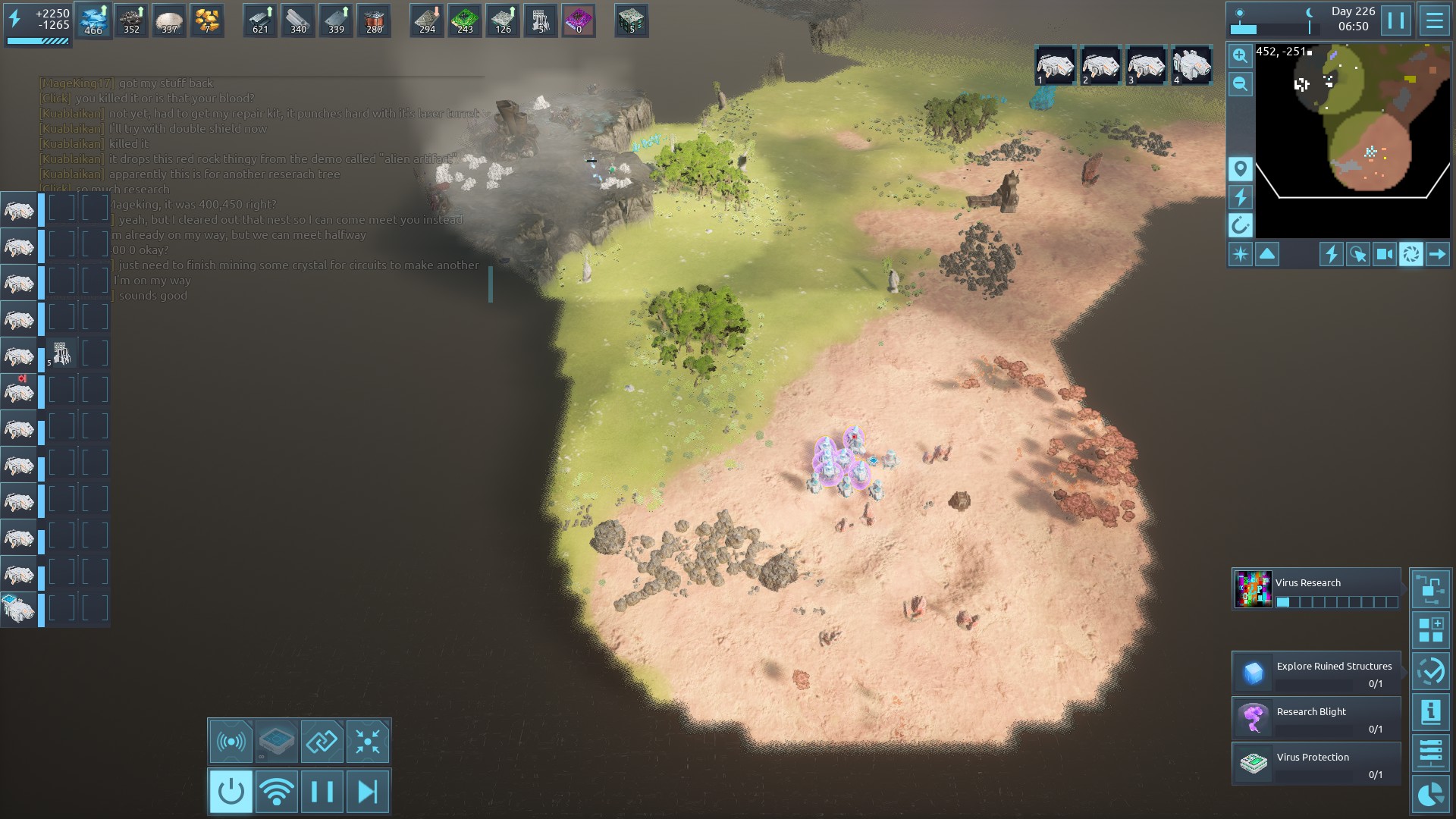
Task: Select the Virus Protection objective
Action: 1316,764
